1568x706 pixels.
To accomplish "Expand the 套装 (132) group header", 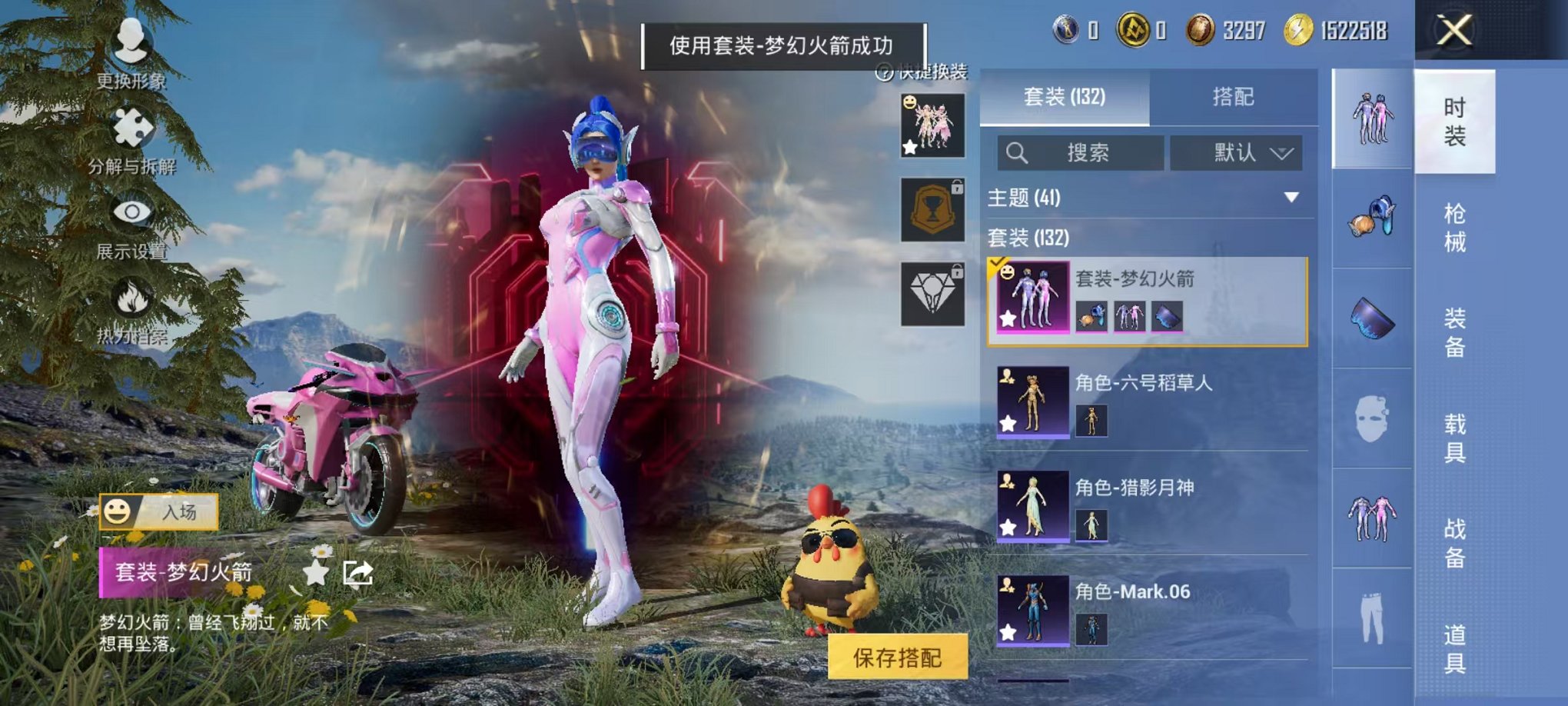I will (1030, 238).
